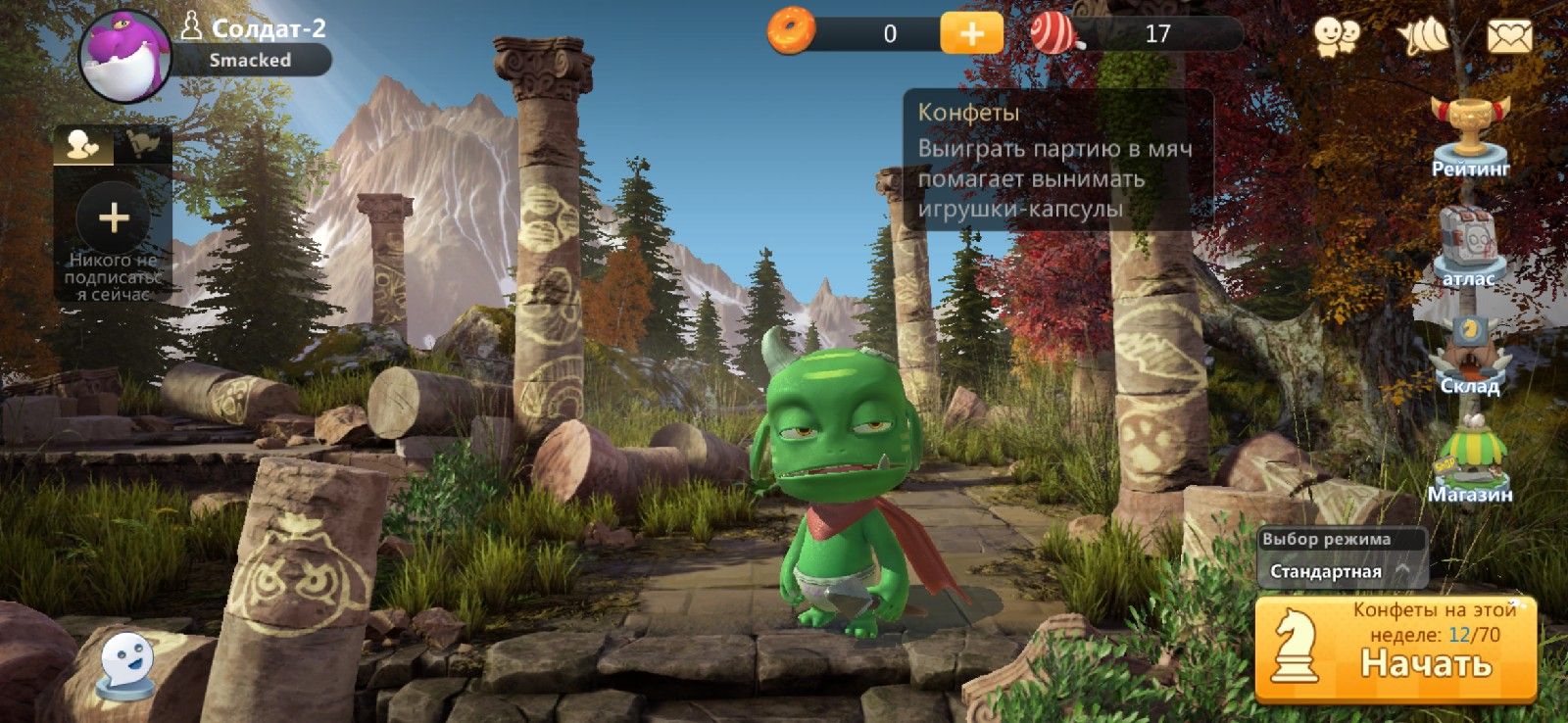1568x723 pixels.
Task: Expand the Стандартная mode dropdown
Action: [1341, 571]
